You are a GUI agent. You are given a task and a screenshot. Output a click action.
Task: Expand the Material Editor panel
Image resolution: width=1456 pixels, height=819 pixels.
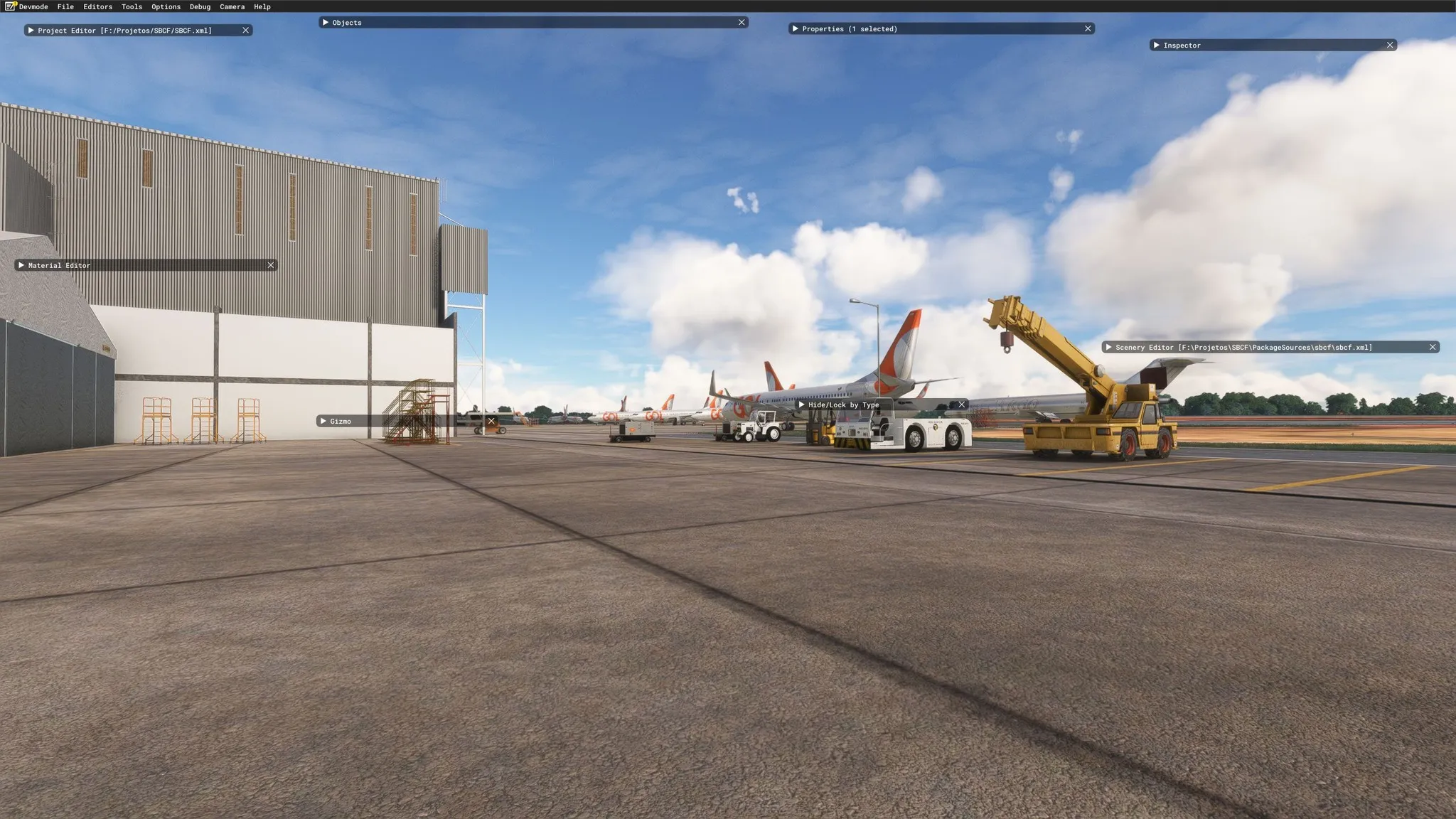click(21, 265)
